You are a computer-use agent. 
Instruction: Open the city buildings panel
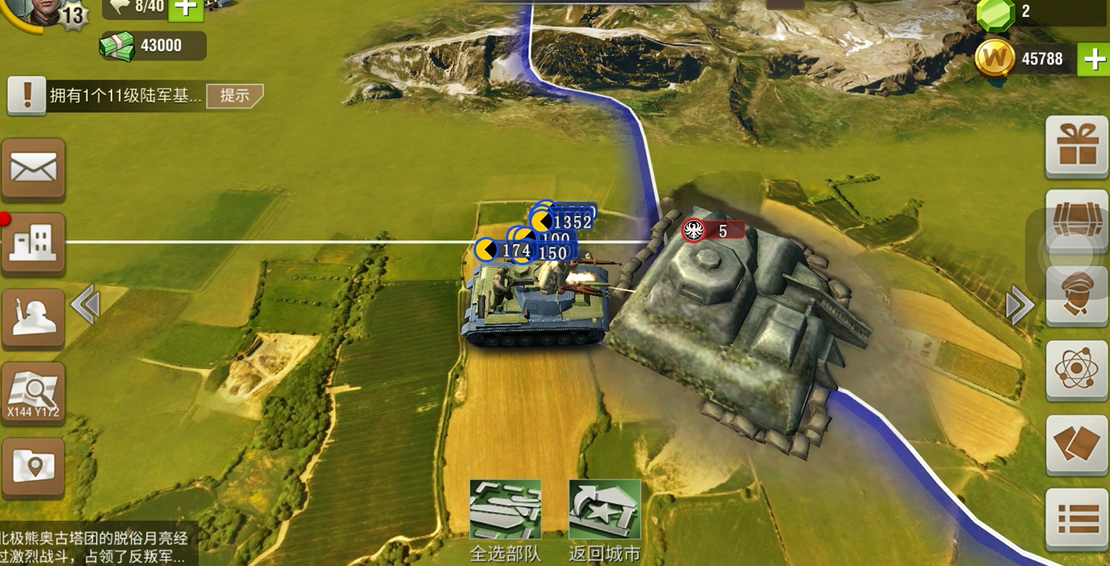pyautogui.click(x=33, y=243)
